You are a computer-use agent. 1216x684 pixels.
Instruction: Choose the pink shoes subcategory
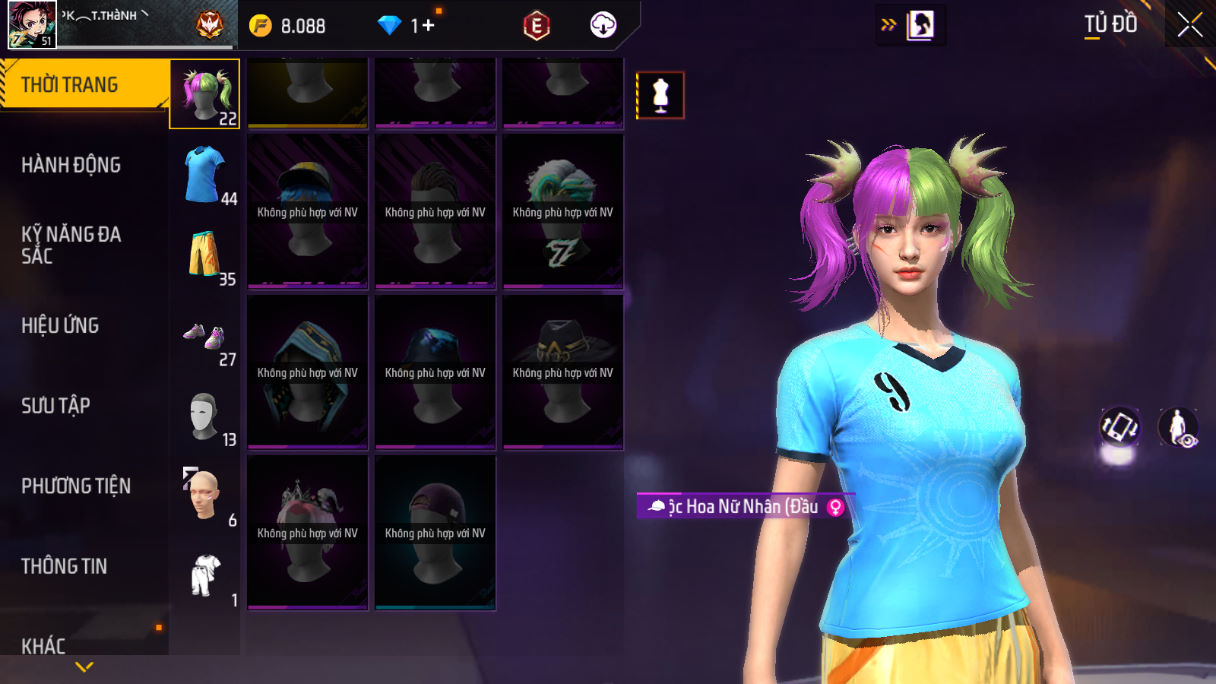coord(204,336)
